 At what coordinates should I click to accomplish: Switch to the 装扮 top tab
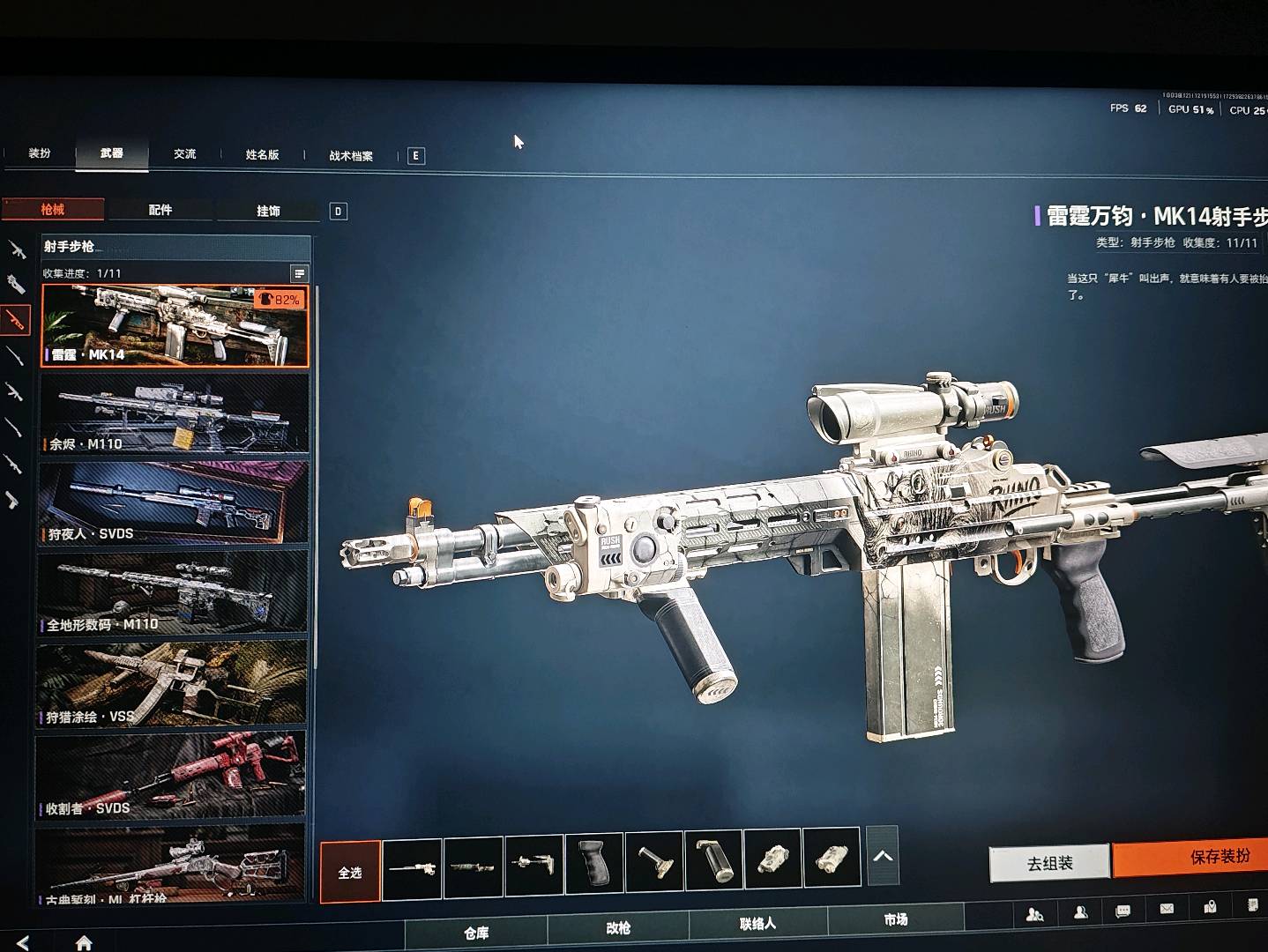(x=40, y=153)
